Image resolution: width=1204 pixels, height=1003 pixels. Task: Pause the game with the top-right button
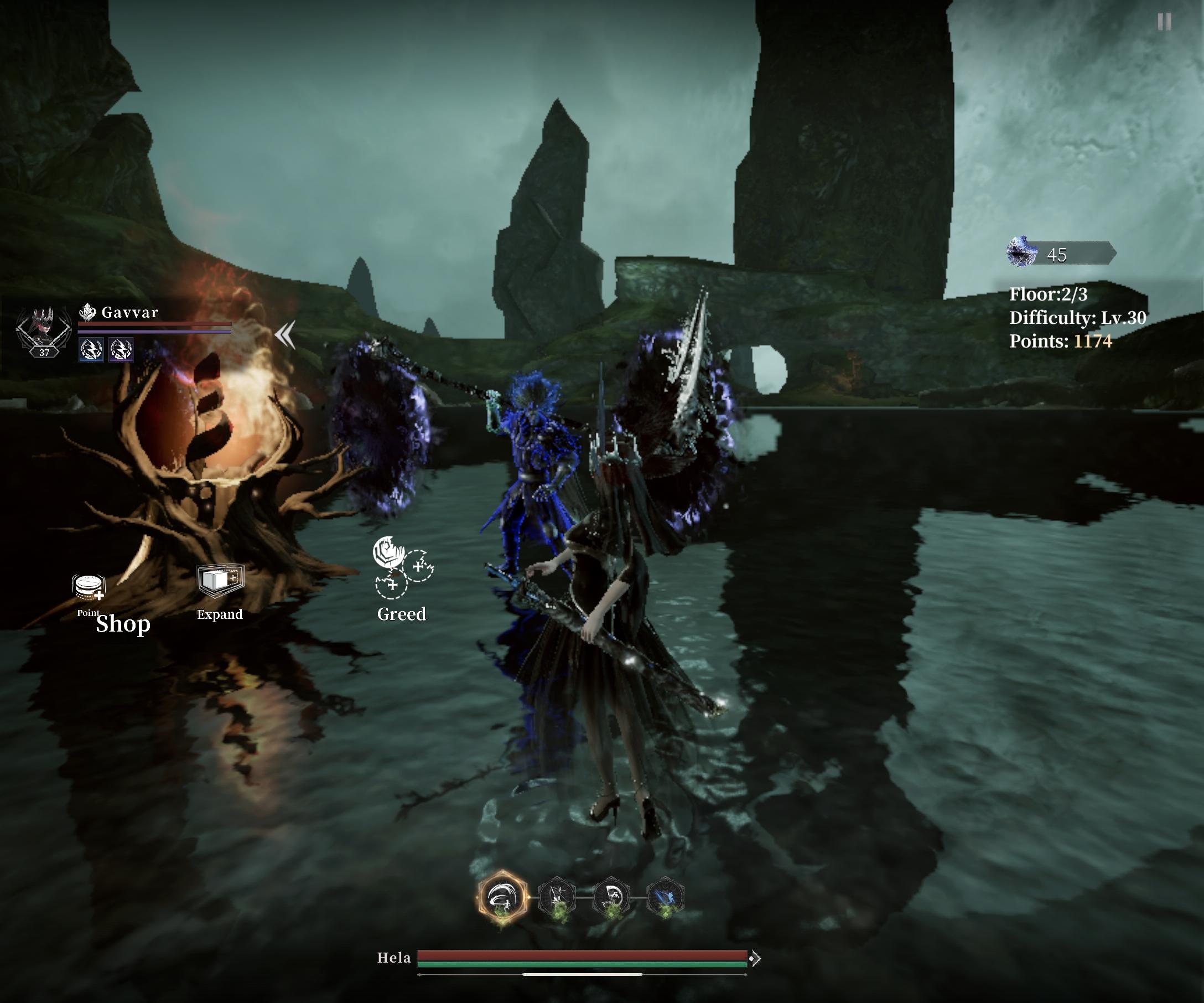1164,22
